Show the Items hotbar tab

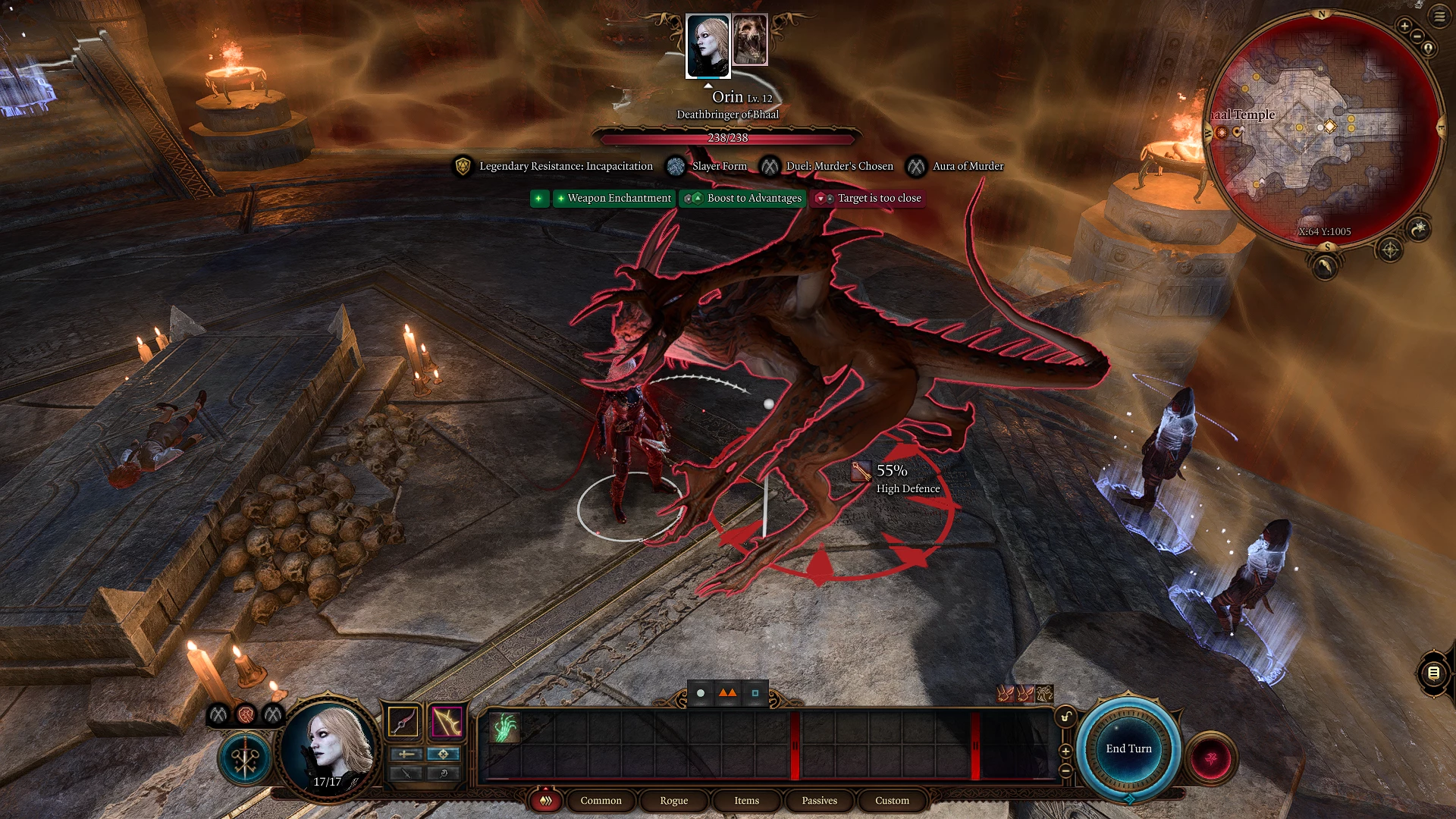tap(746, 801)
